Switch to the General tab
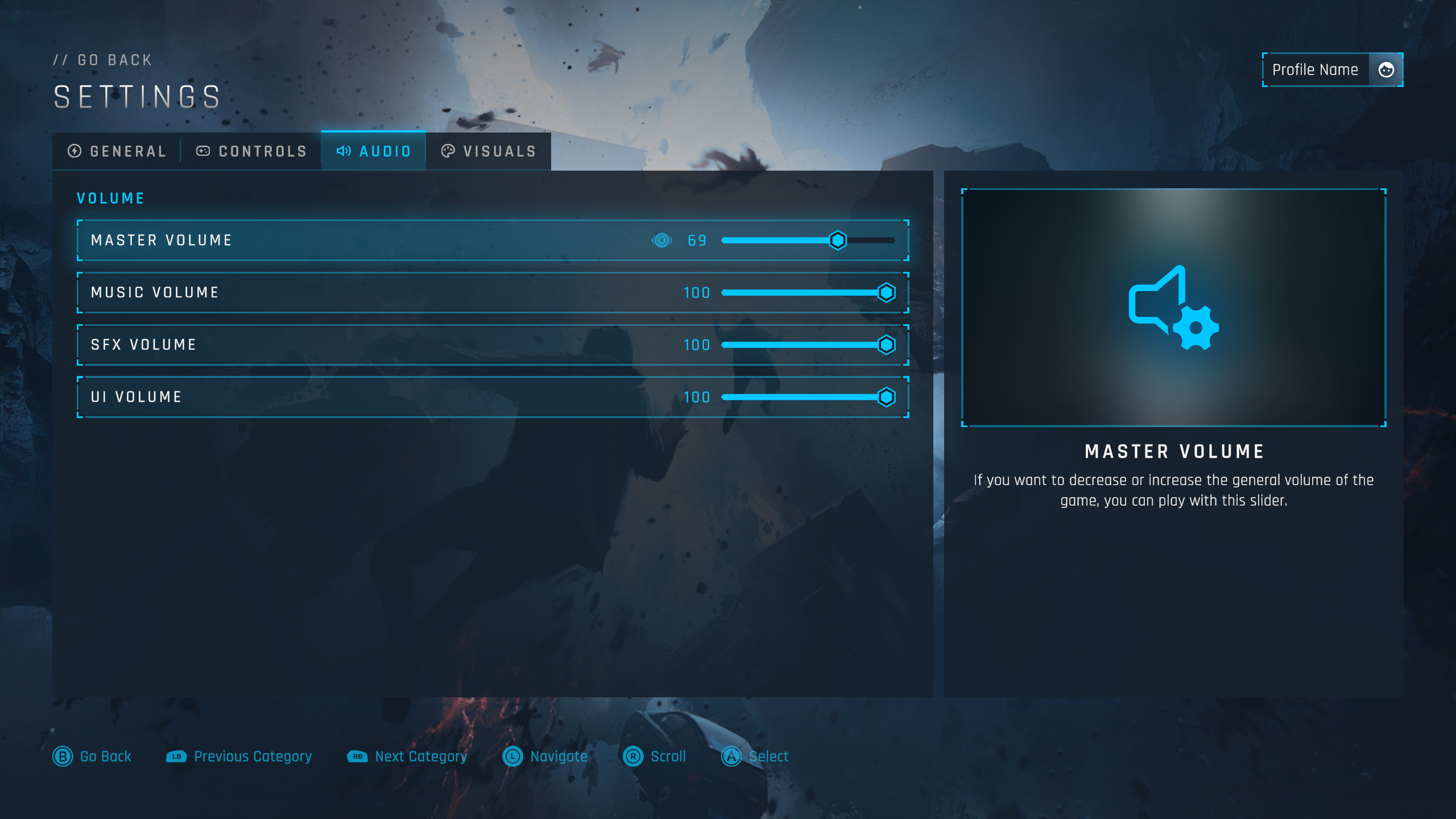This screenshot has height=819, width=1456. [117, 151]
